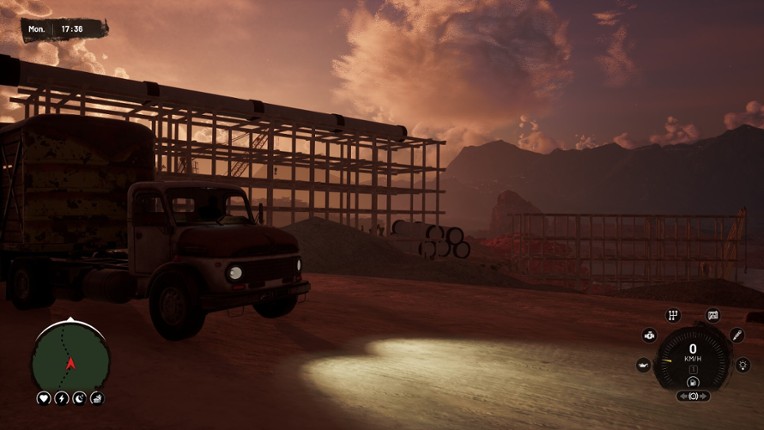764x430 pixels.
Task: Click the engine status icon
Action: [649, 336]
